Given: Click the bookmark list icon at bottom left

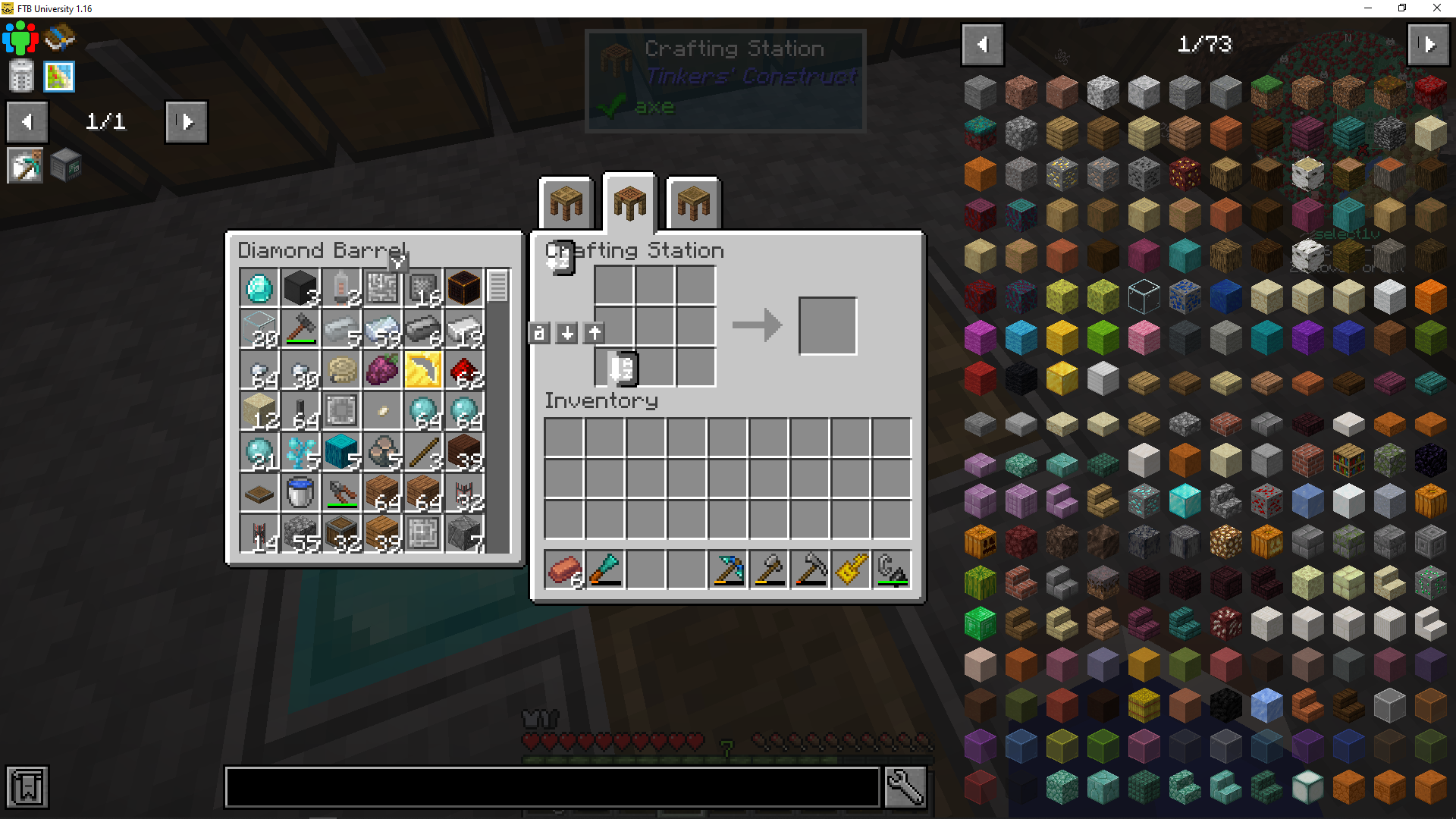Looking at the screenshot, I should (28, 787).
